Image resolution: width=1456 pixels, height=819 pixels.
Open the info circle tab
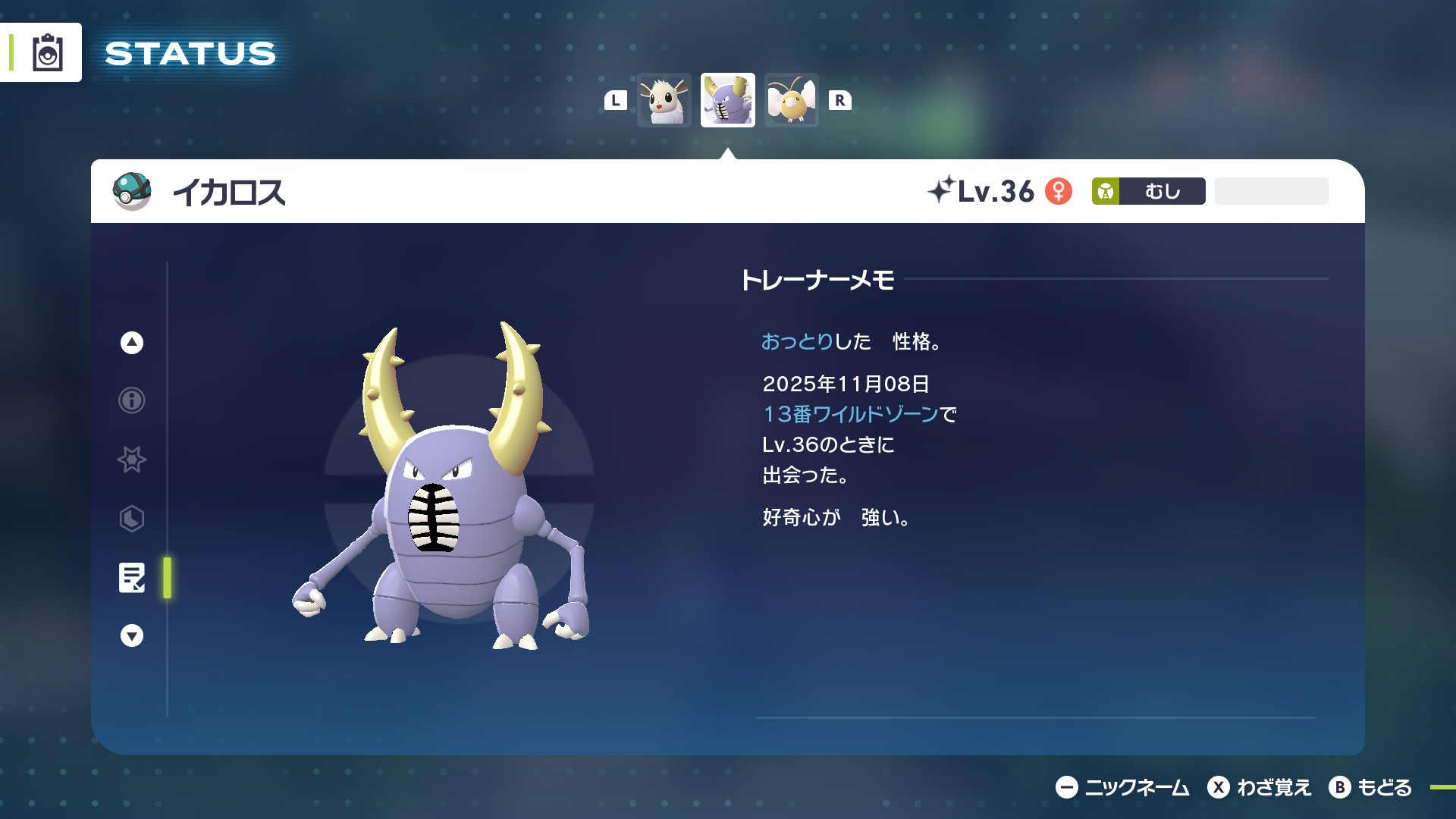[132, 400]
